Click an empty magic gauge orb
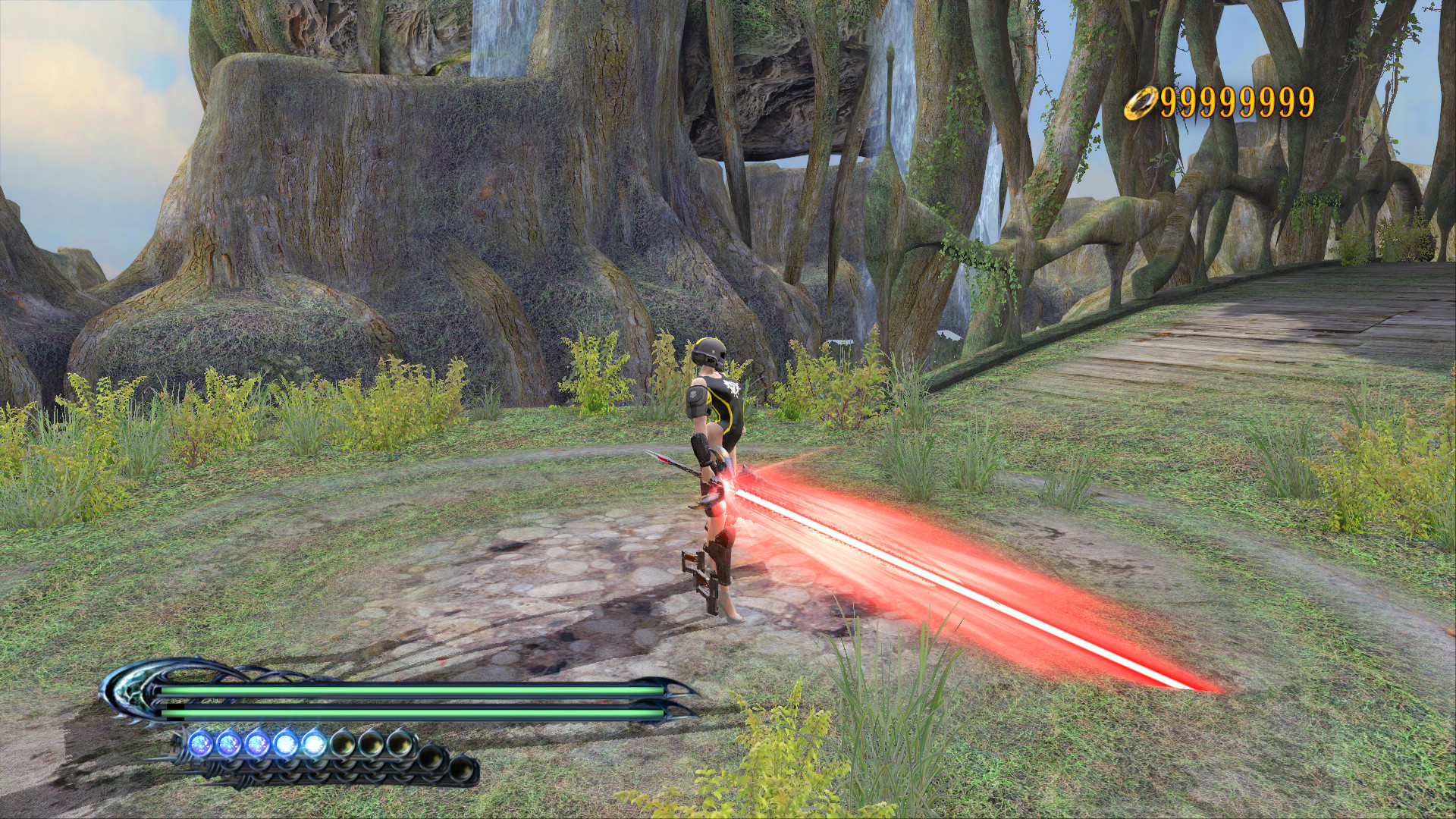The width and height of the screenshot is (1456, 819). [x=372, y=744]
